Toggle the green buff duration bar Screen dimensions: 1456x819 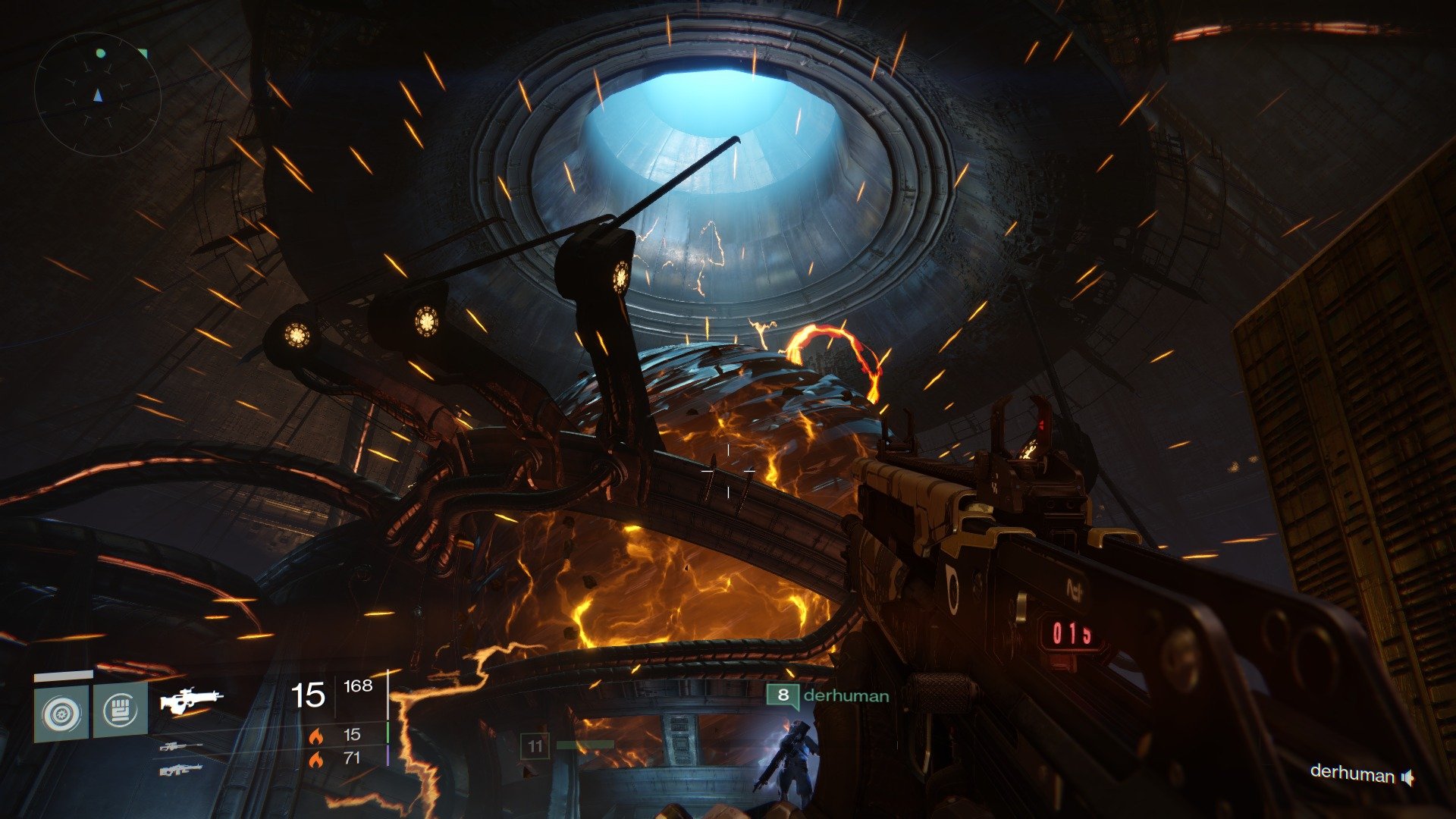click(387, 733)
